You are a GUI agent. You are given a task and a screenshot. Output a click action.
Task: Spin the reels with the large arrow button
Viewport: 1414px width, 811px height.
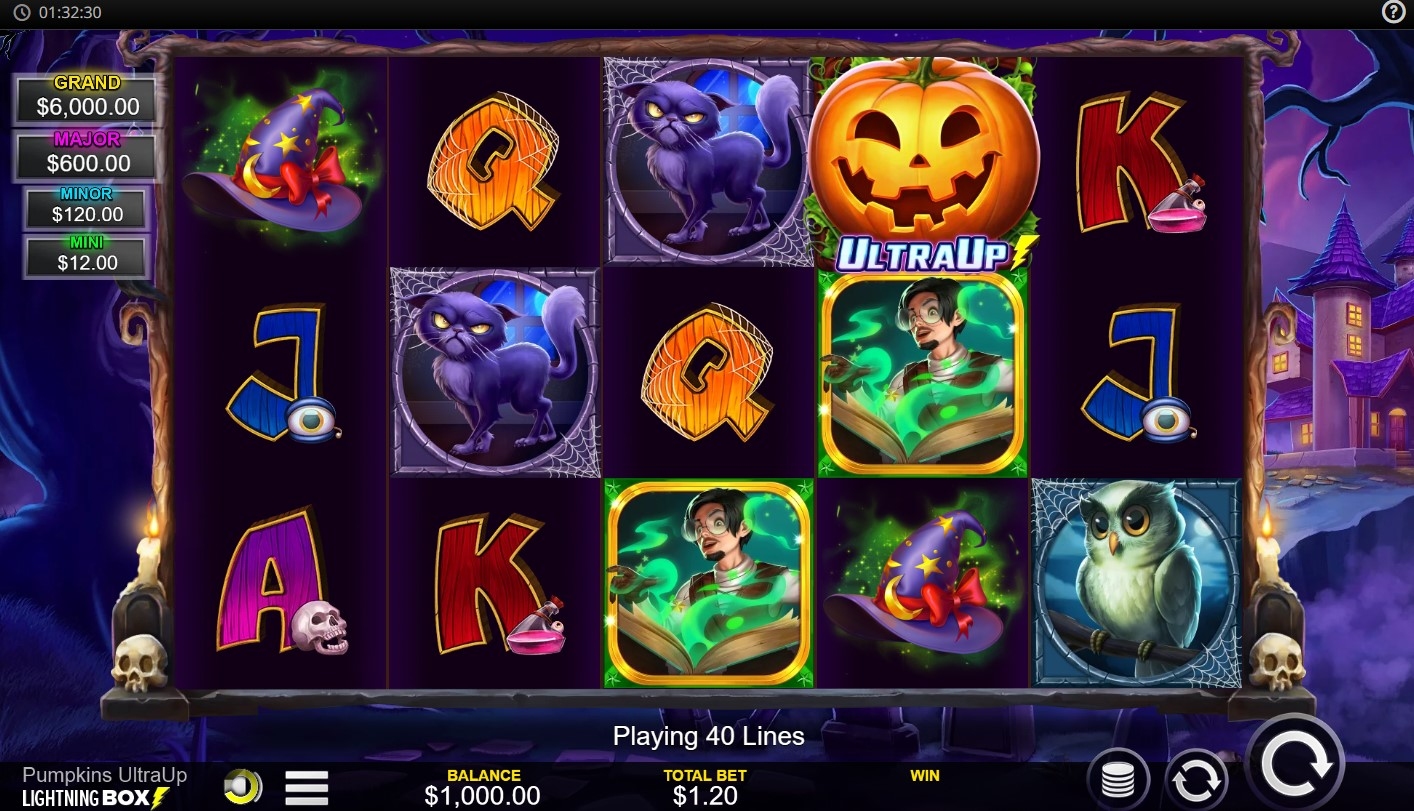tap(1296, 765)
